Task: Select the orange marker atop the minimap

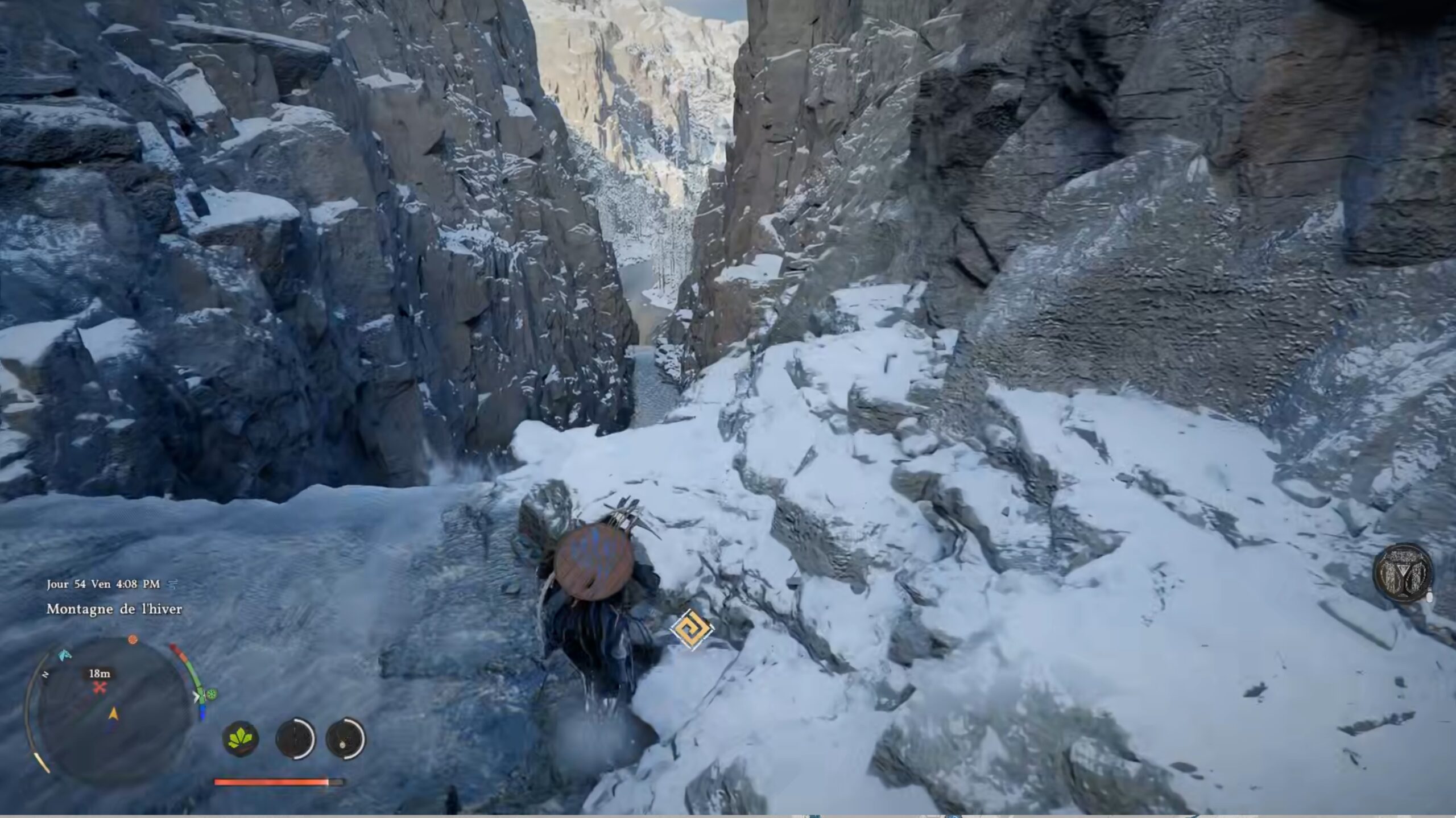Action: [x=133, y=639]
